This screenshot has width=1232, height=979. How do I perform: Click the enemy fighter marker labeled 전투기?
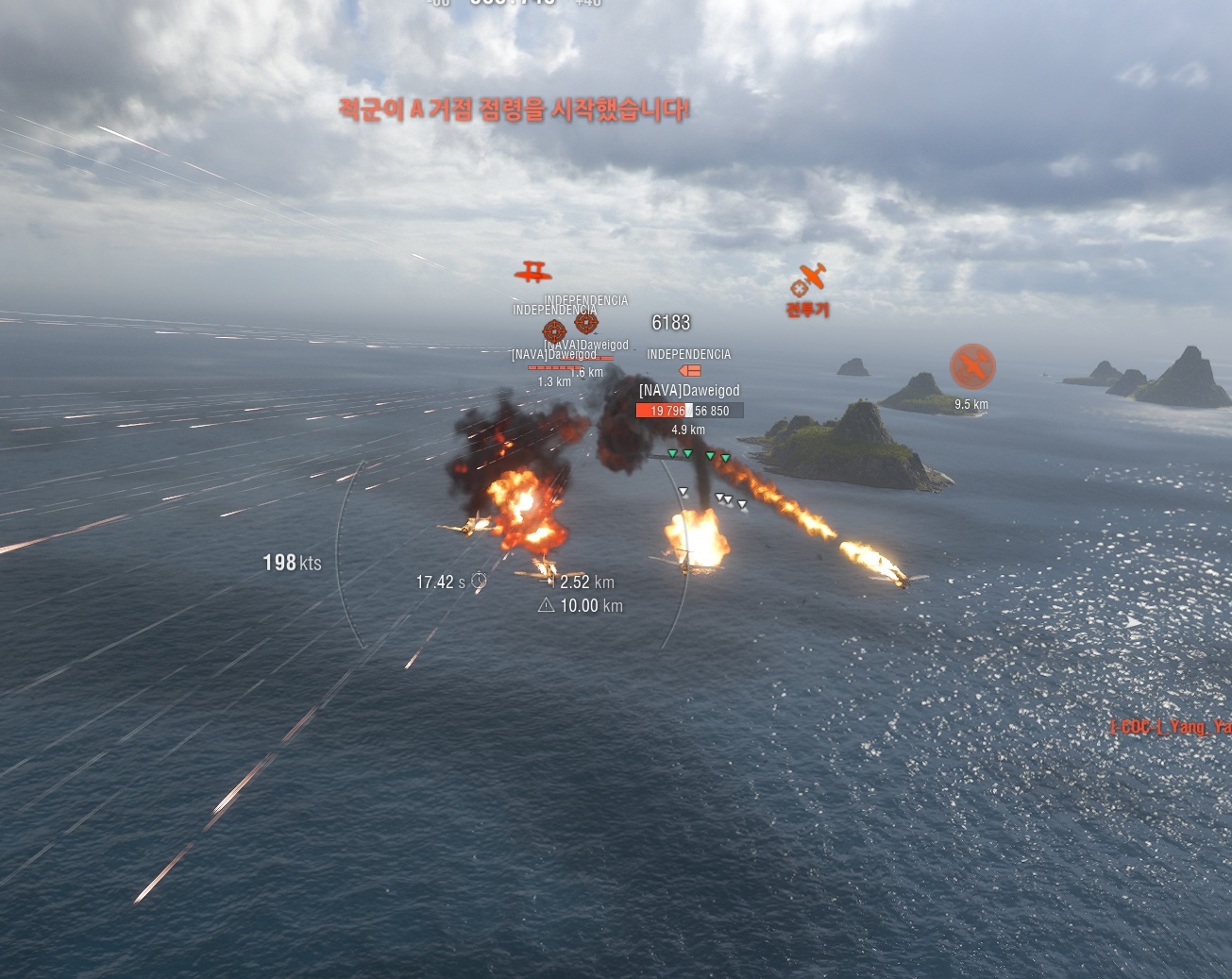point(809,279)
